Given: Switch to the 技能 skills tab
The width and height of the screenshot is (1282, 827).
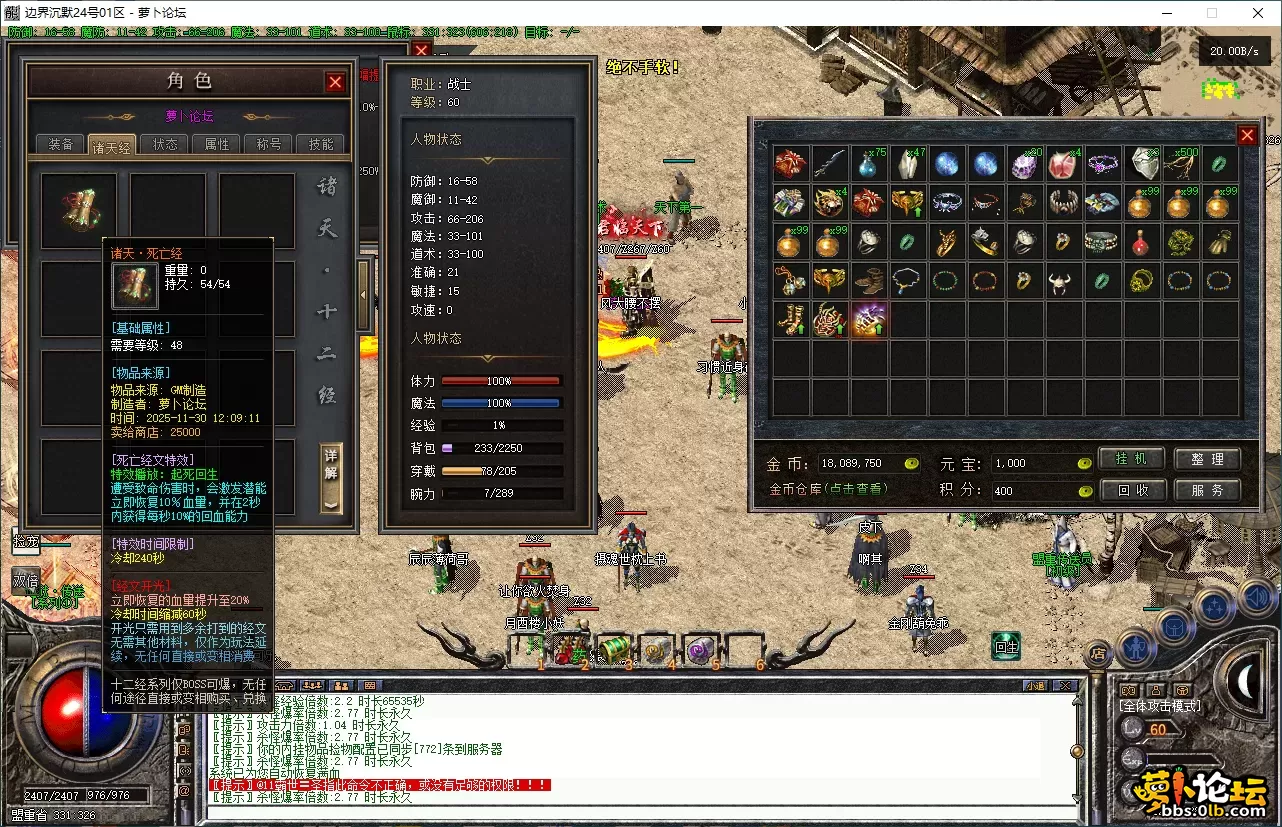Looking at the screenshot, I should [x=319, y=143].
